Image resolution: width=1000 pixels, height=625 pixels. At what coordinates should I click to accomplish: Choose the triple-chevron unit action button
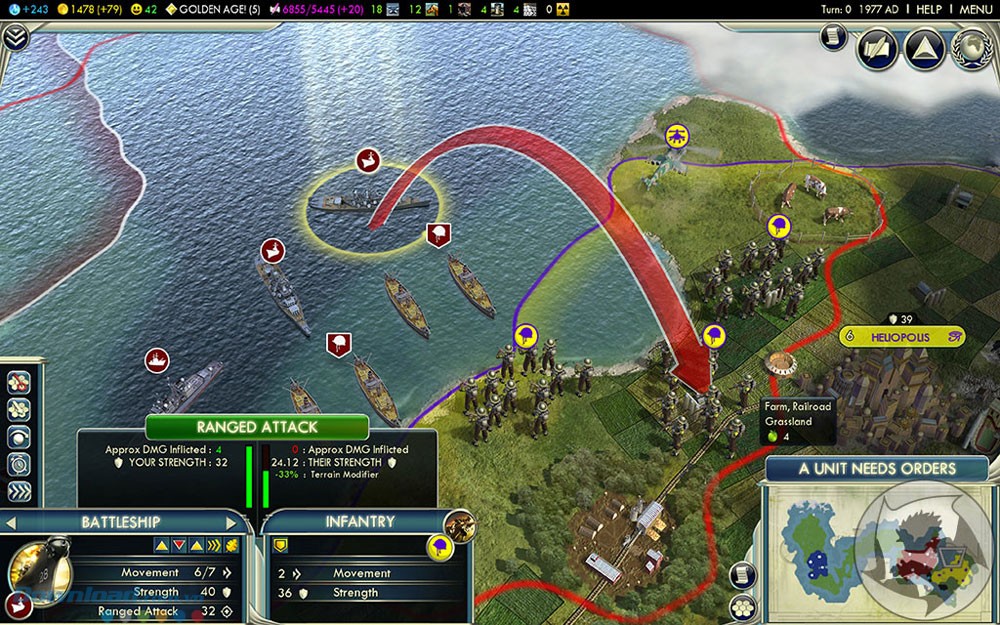20,491
